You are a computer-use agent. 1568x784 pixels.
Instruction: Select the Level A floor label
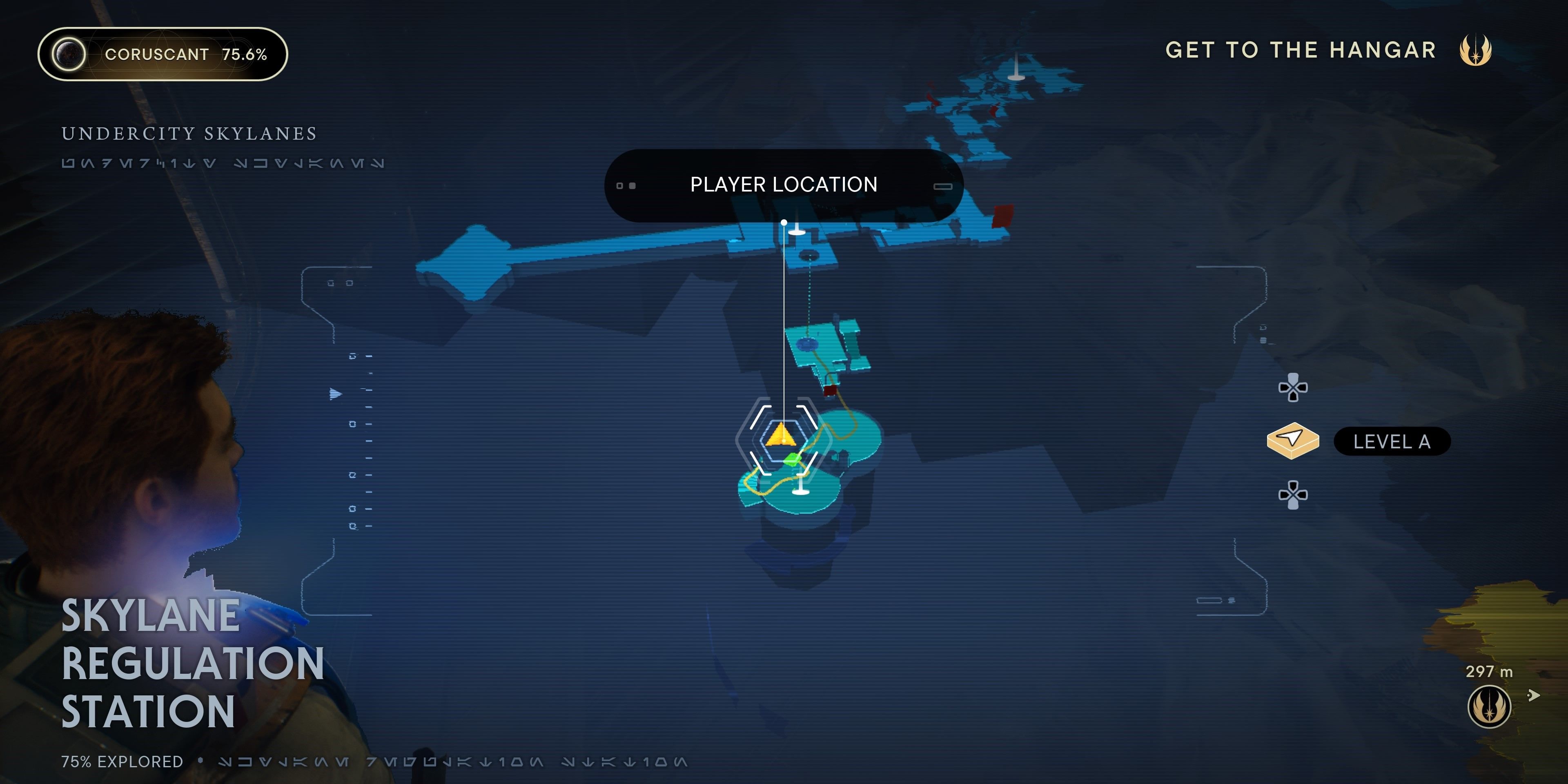click(1392, 441)
